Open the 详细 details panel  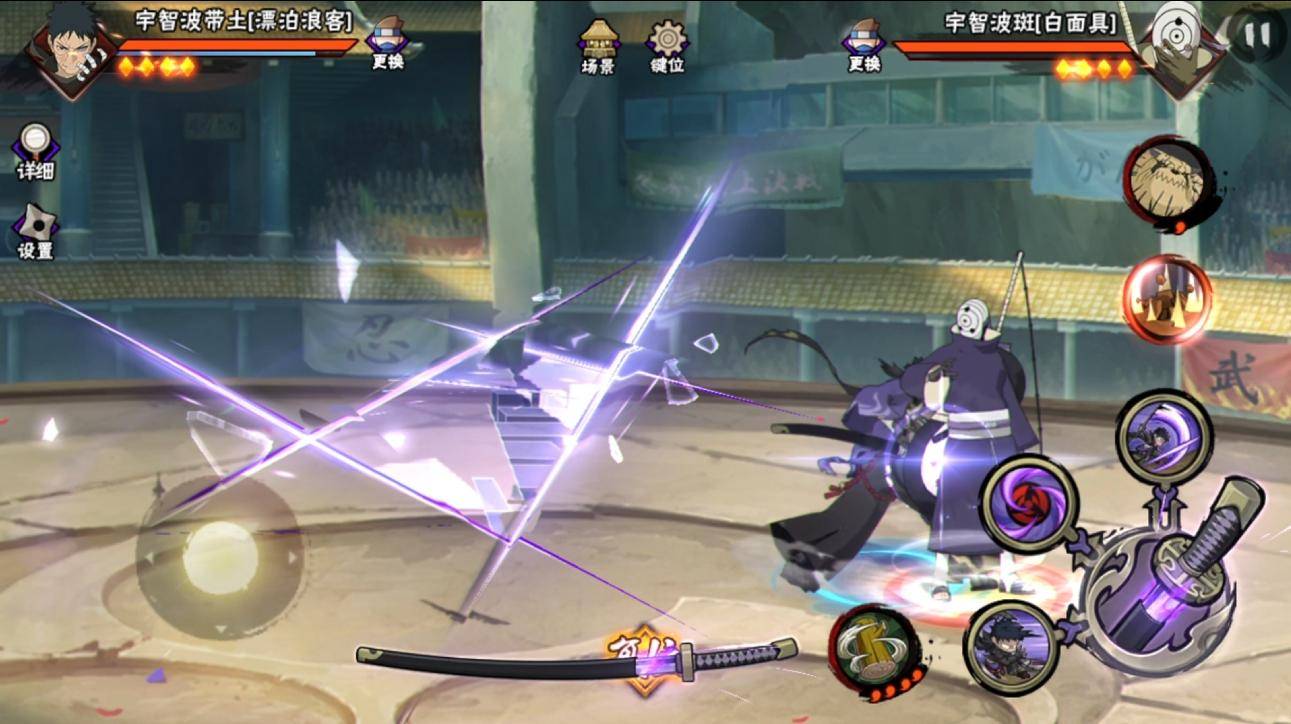tap(35, 150)
